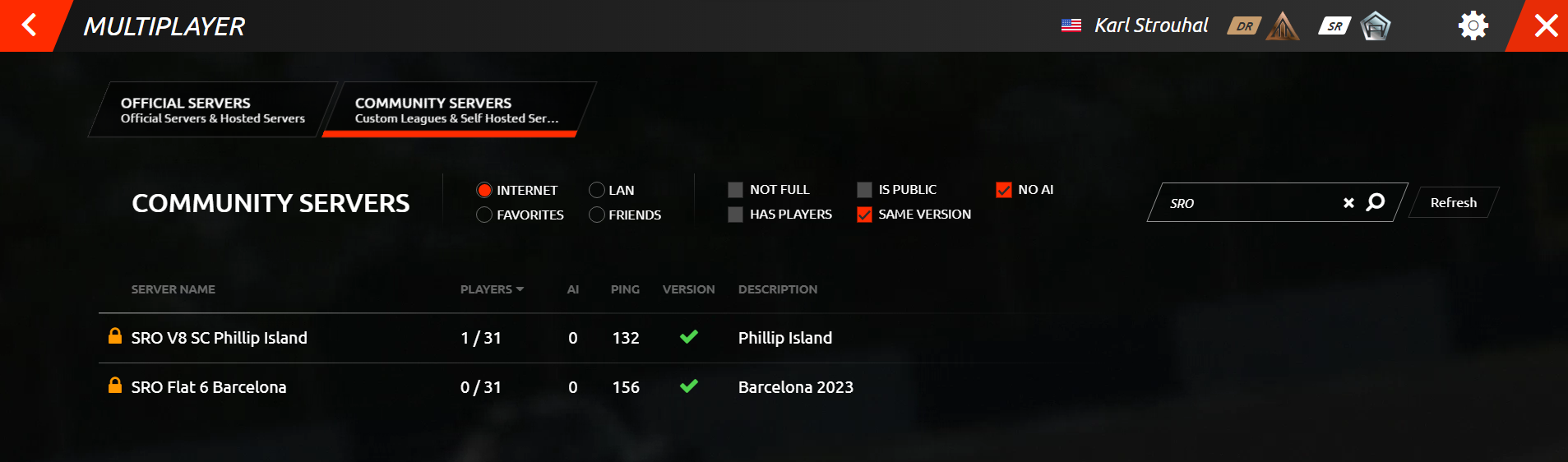Choose the Internet radio option

click(484, 190)
